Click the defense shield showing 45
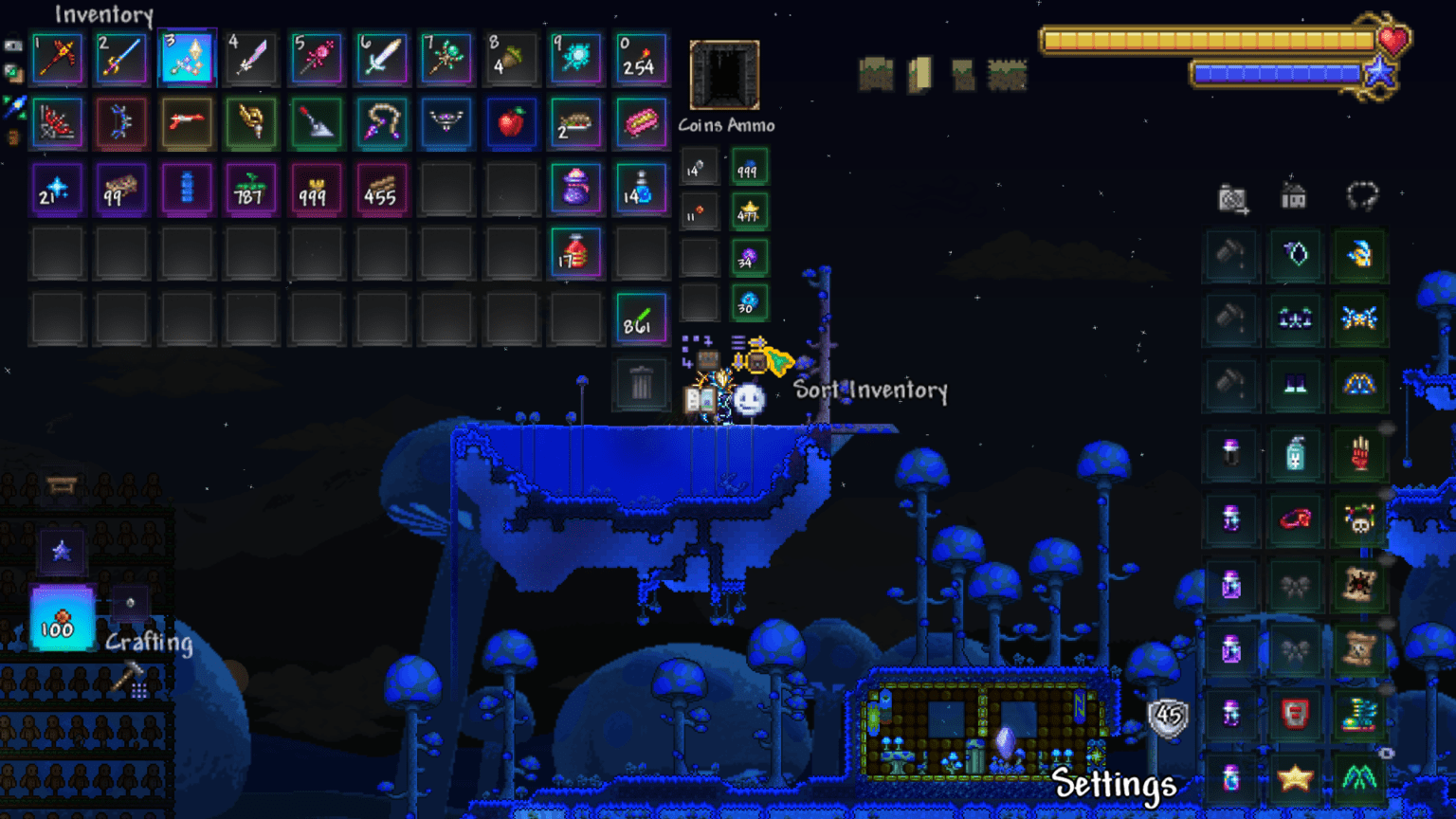This screenshot has width=1456, height=819. 1167,718
